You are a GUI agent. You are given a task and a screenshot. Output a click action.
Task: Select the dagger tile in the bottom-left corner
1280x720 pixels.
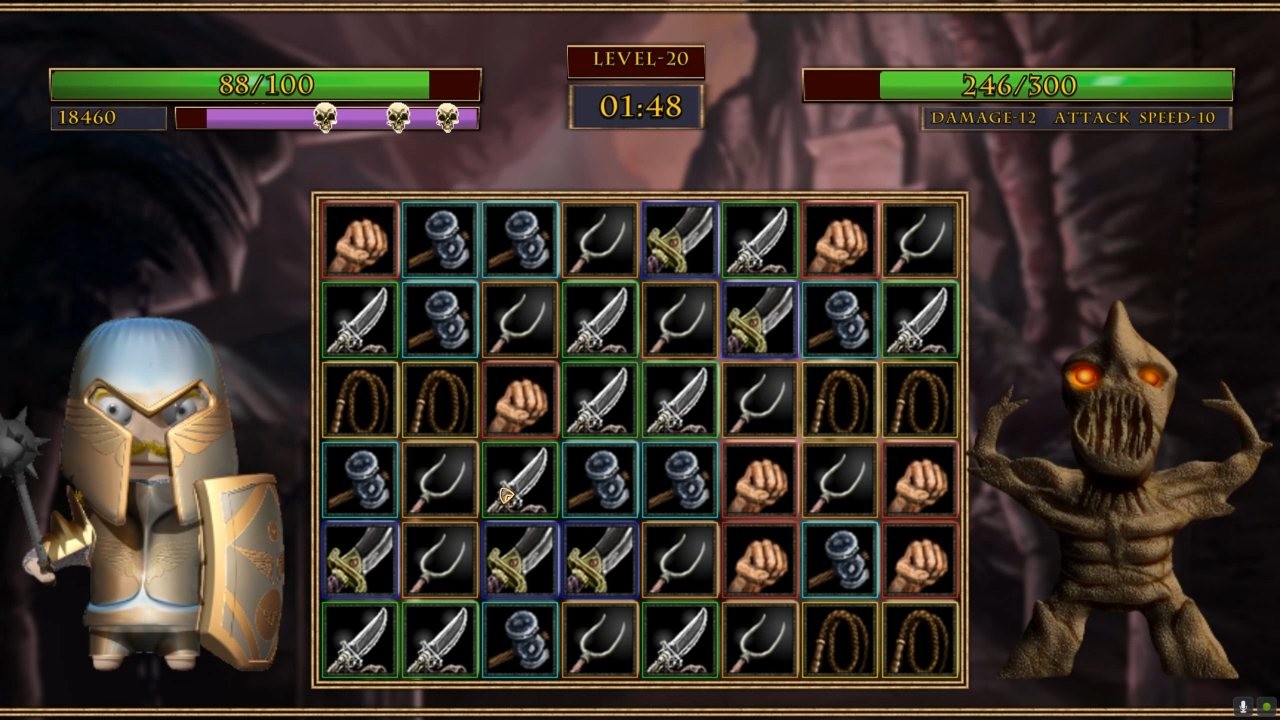[360, 640]
